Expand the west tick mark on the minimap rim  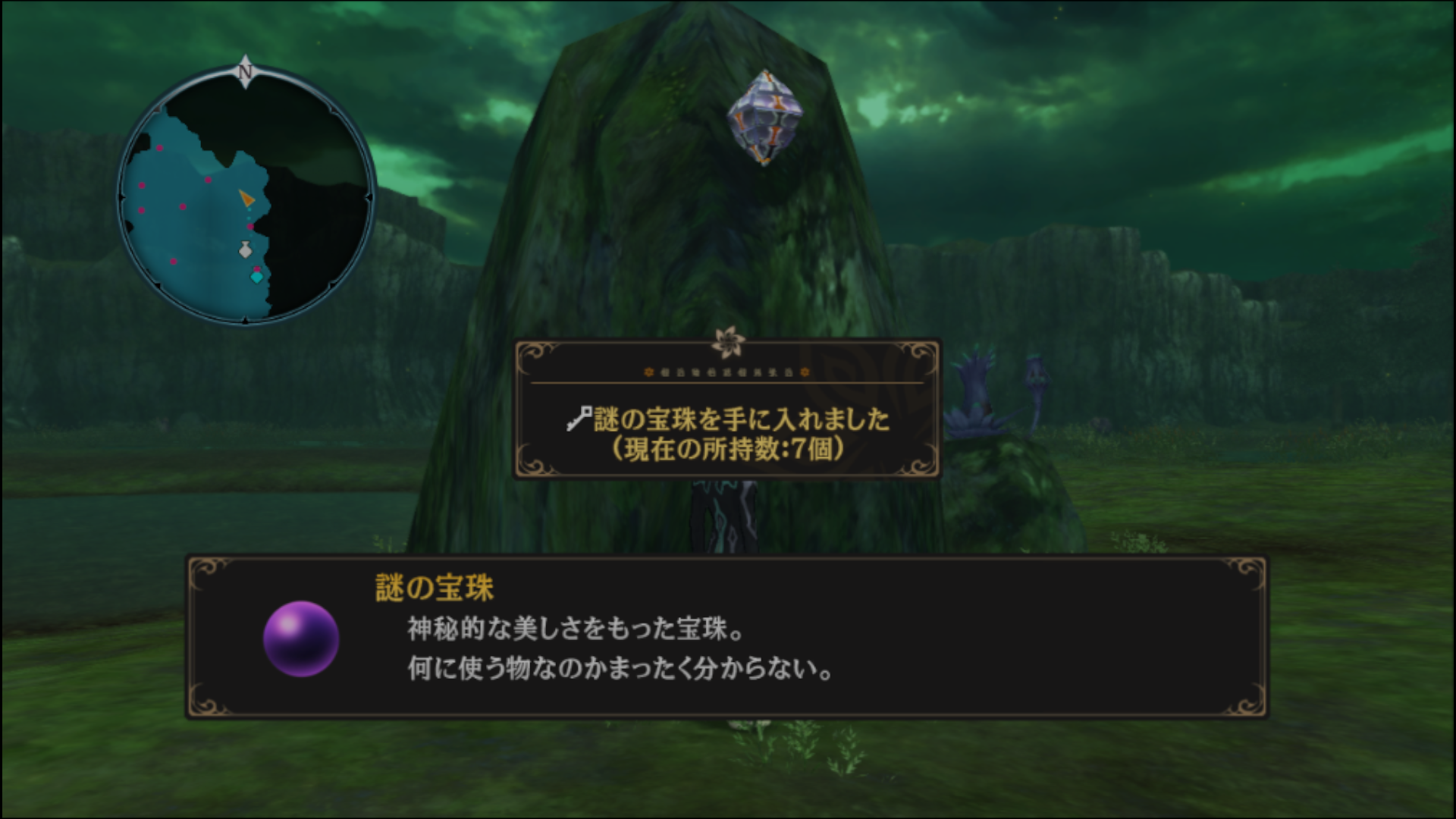pos(122,196)
